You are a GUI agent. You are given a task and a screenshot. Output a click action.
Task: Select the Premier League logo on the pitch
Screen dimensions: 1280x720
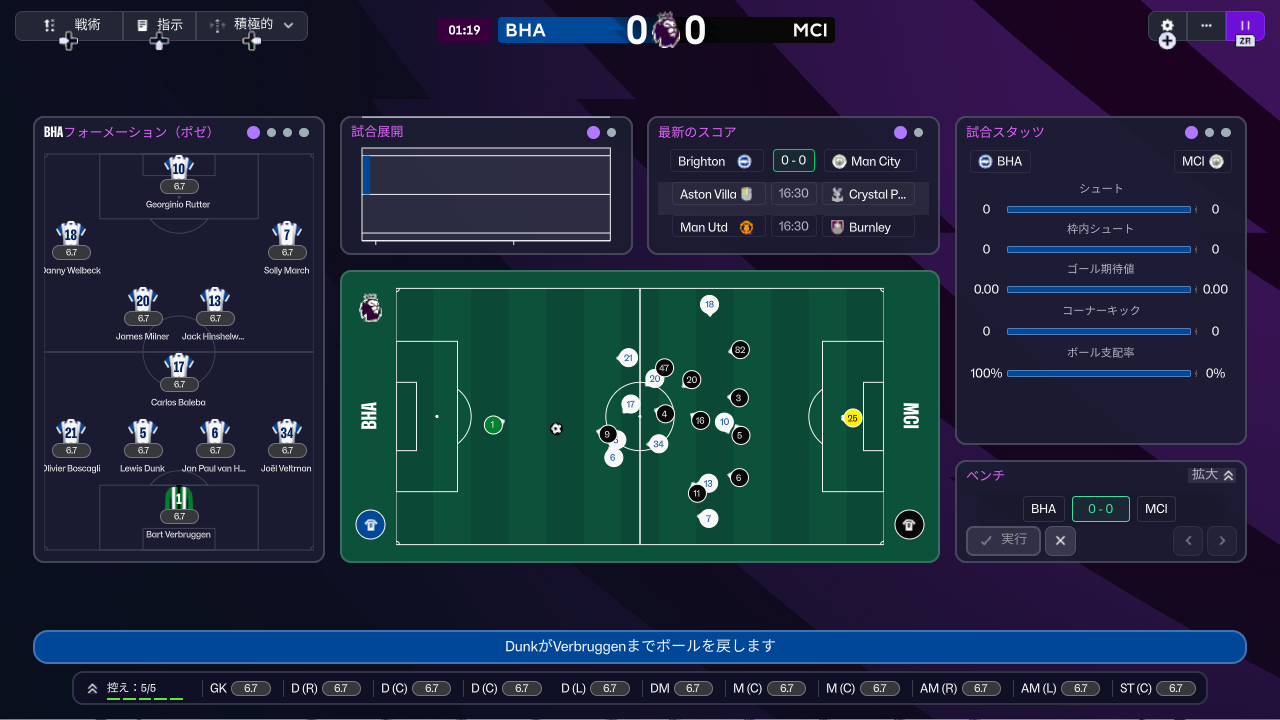370,309
